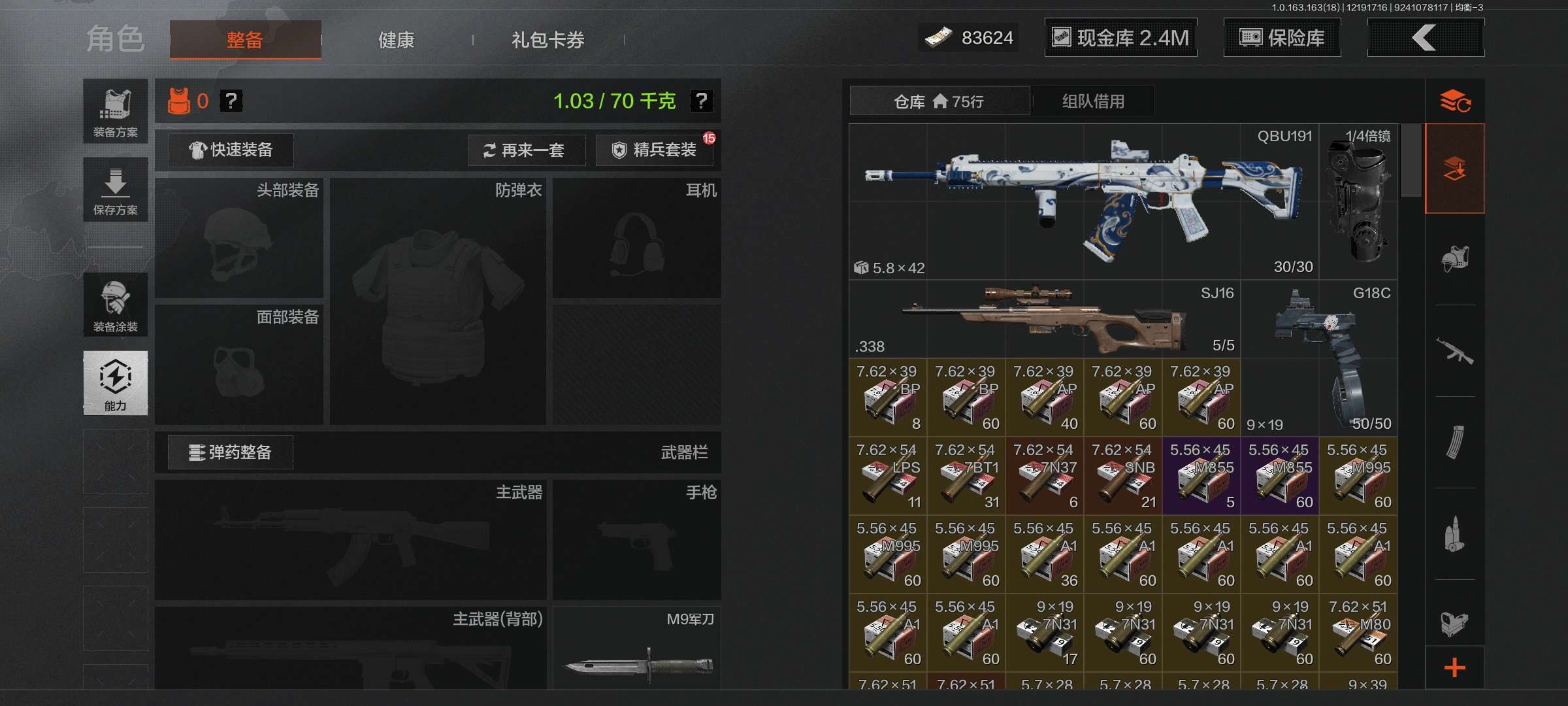
Task: Click the orange plus icon below filters
Action: click(1456, 668)
